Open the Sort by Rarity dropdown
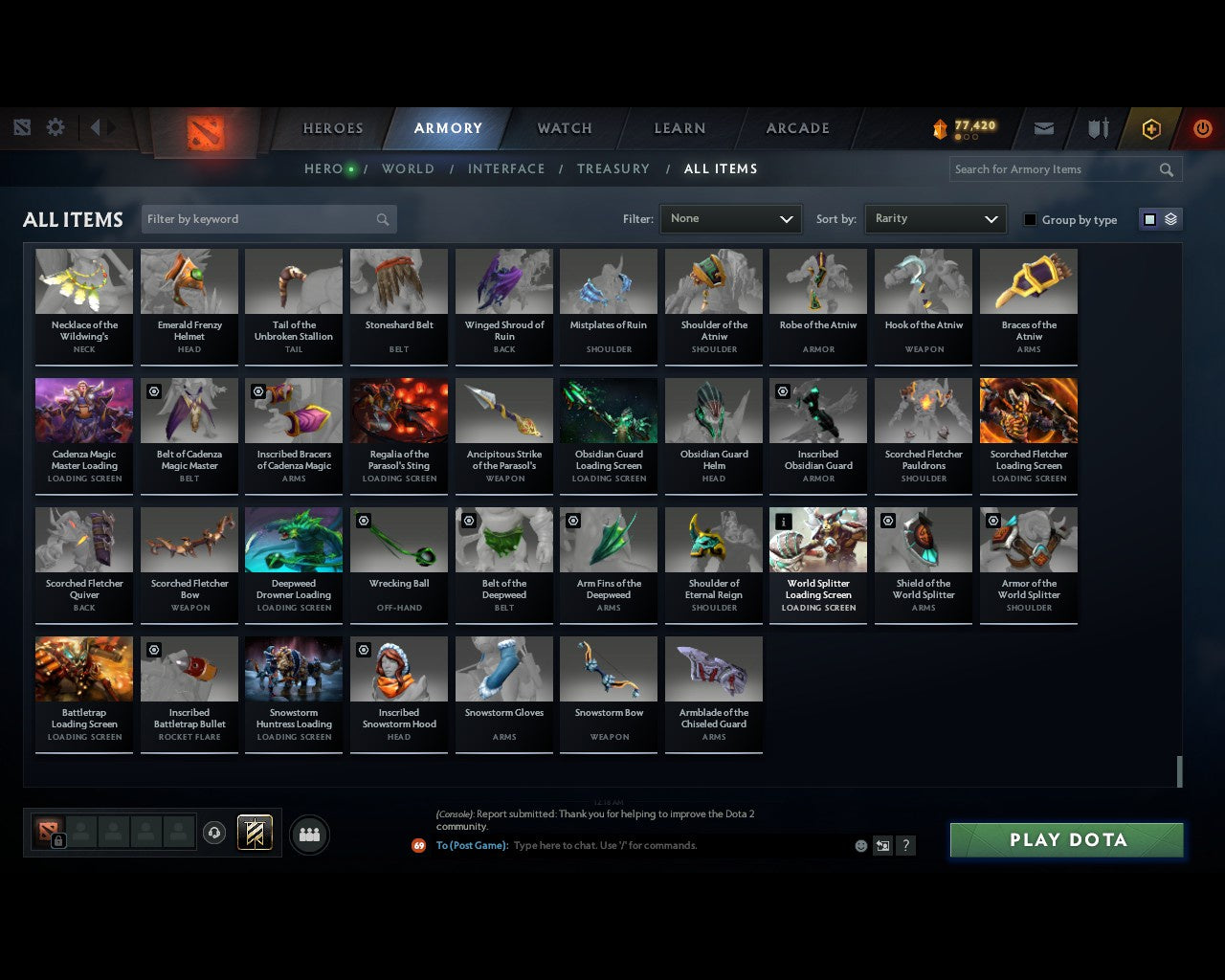The width and height of the screenshot is (1225, 980). [x=935, y=218]
